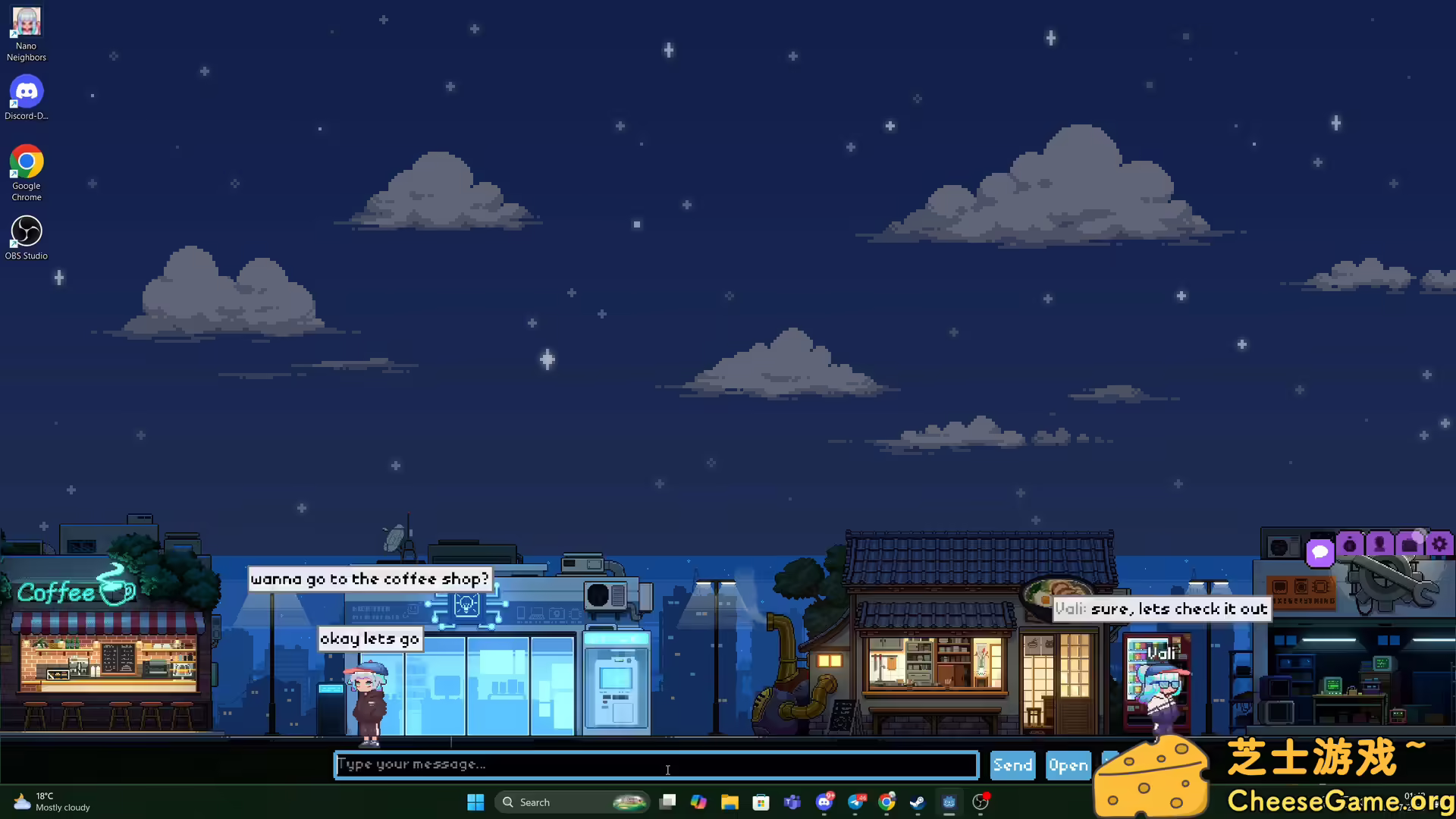This screenshot has height=819, width=1456.
Task: Open File Explorer in the taskbar
Action: pyautogui.click(x=730, y=802)
